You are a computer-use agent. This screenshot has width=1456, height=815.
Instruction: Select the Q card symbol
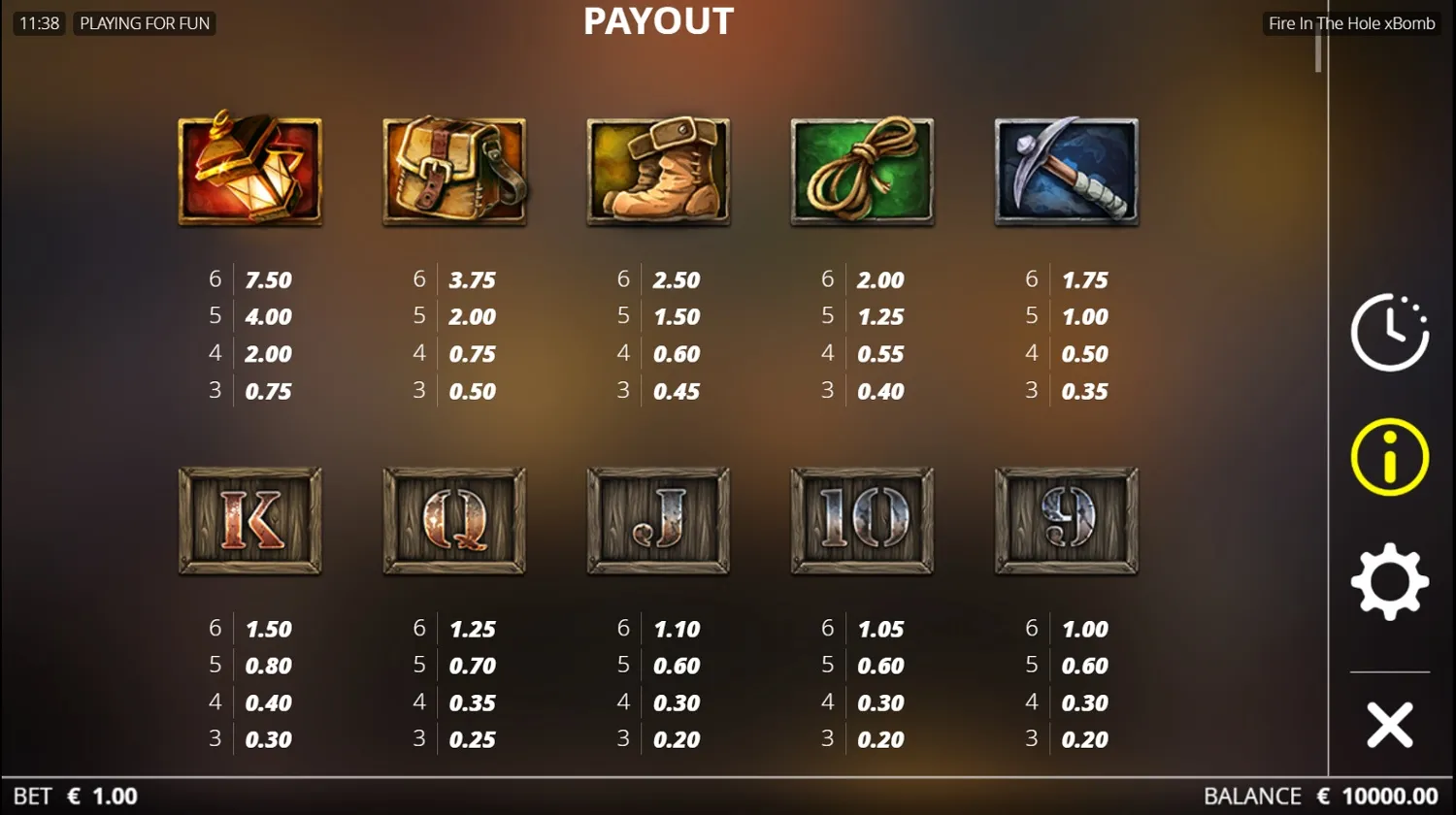tap(453, 520)
